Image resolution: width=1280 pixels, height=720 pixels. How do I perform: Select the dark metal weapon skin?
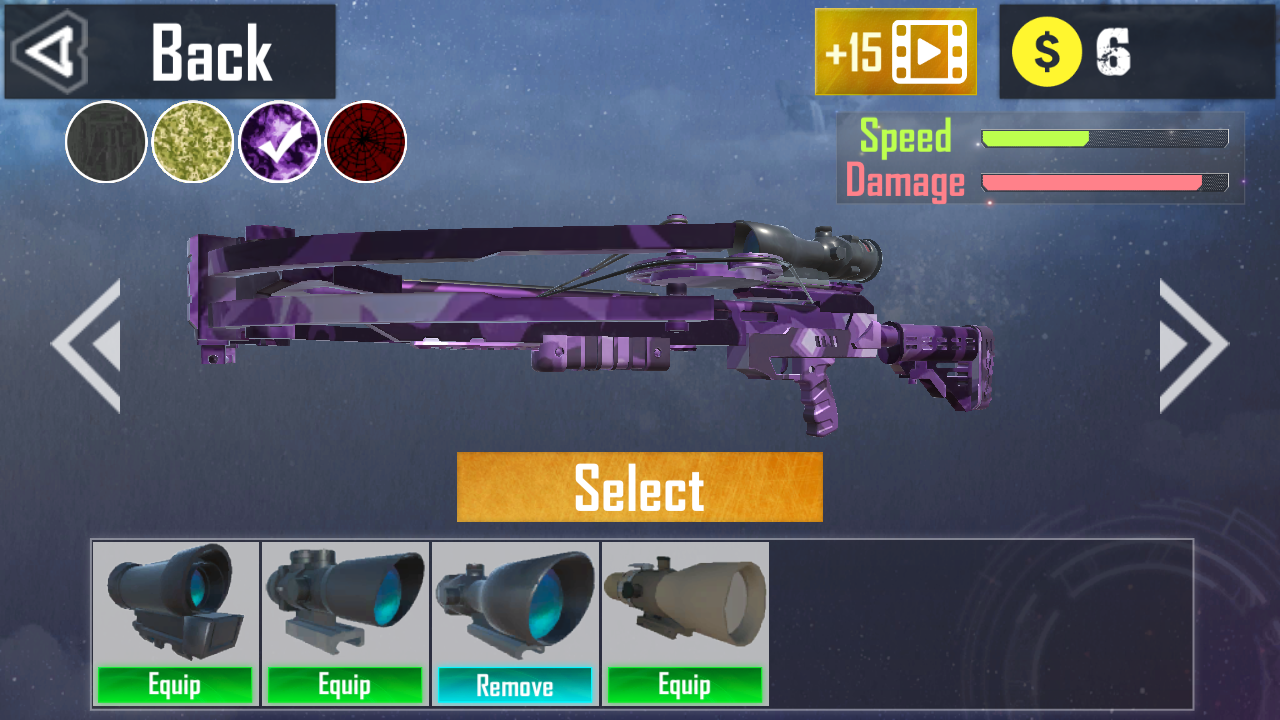coord(104,142)
